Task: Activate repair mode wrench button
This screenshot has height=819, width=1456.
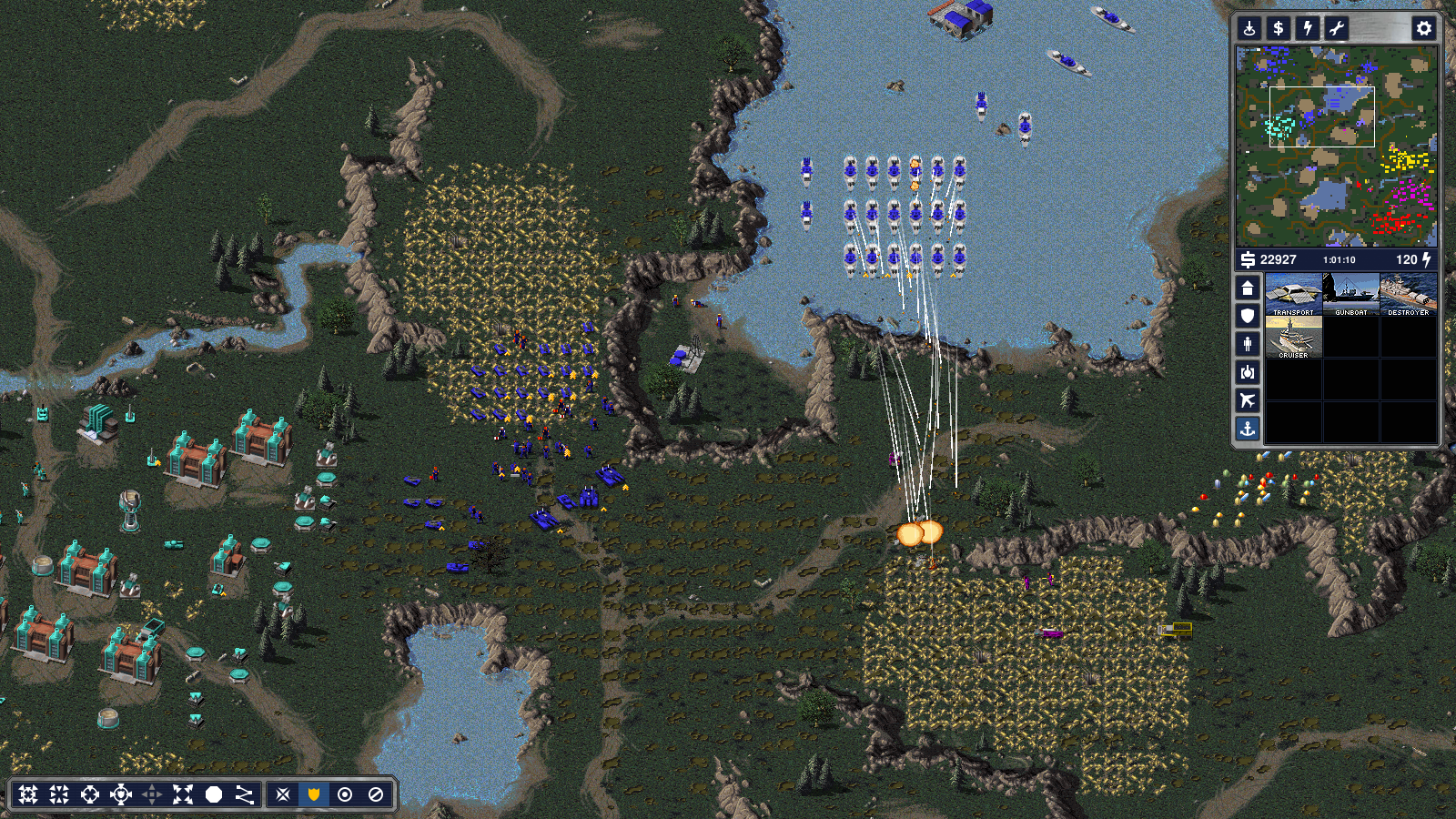Action: (1337, 28)
